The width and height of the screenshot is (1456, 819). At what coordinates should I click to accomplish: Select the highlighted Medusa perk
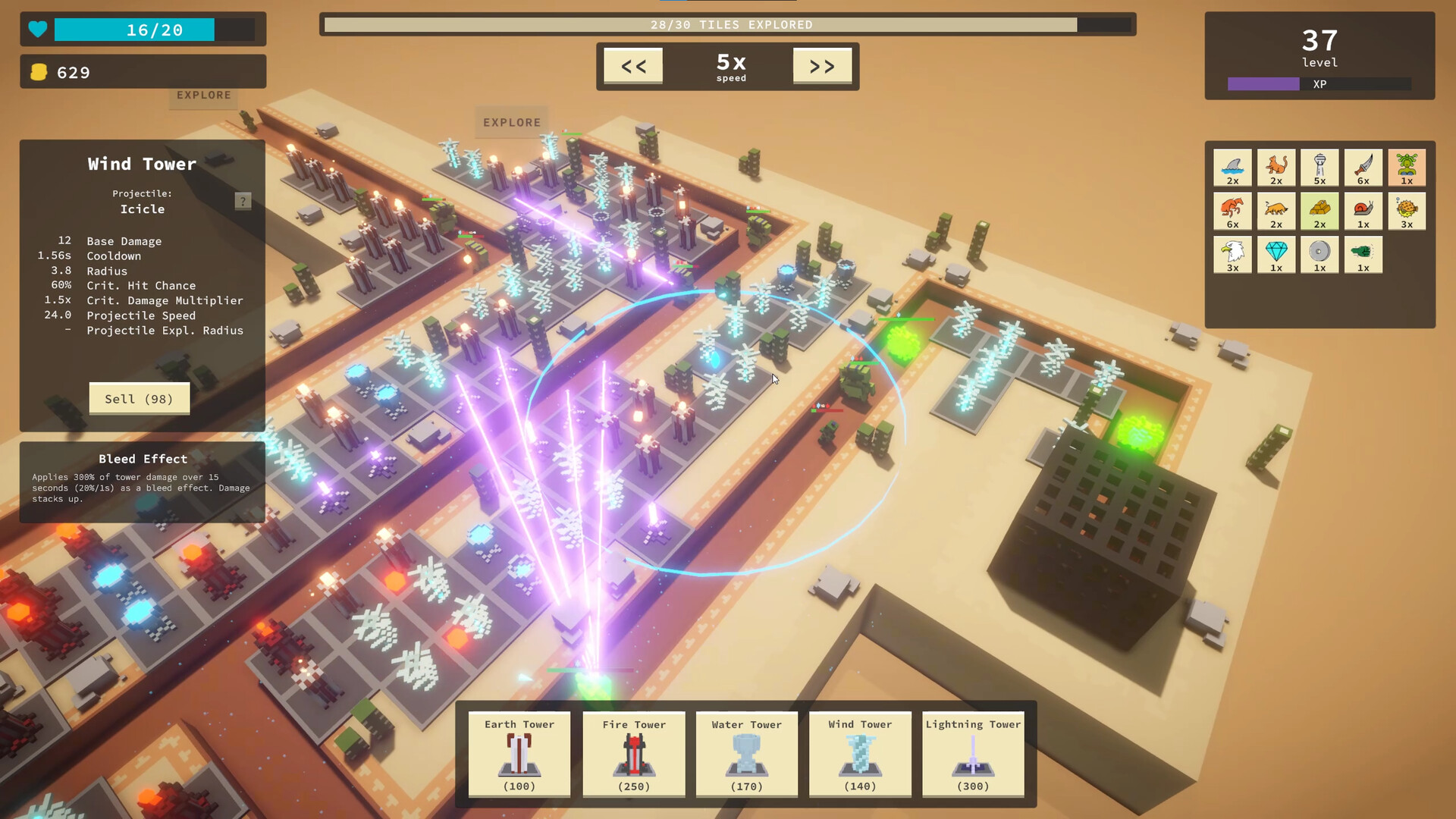pyautogui.click(x=1407, y=168)
